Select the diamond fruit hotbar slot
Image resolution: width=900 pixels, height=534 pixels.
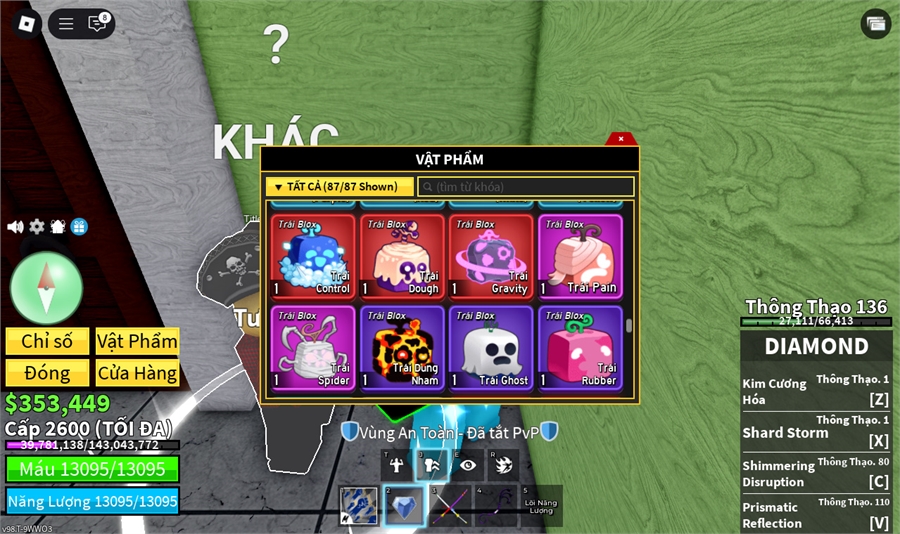(405, 505)
